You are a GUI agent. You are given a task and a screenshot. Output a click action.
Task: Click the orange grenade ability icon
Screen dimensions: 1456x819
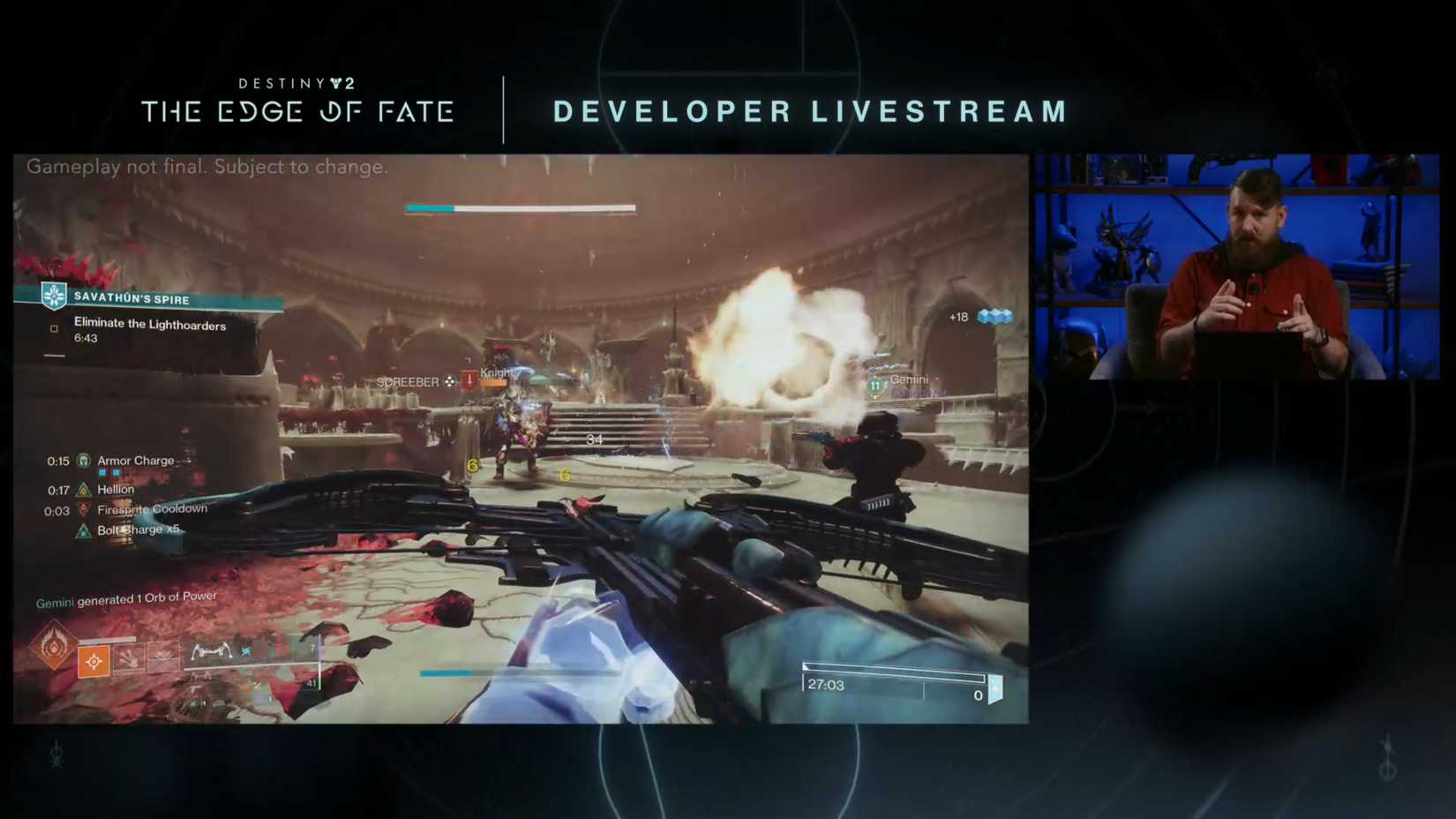(x=94, y=660)
